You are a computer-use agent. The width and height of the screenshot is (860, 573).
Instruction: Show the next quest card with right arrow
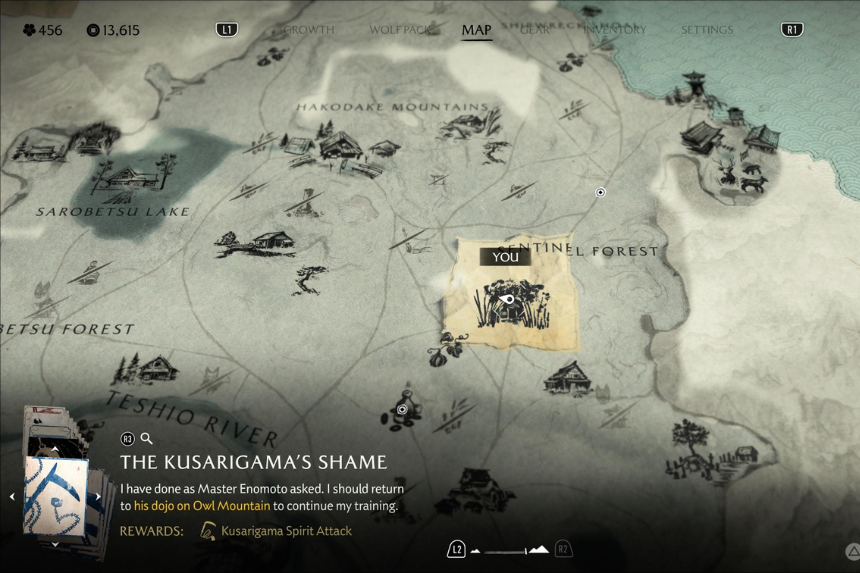(x=99, y=496)
